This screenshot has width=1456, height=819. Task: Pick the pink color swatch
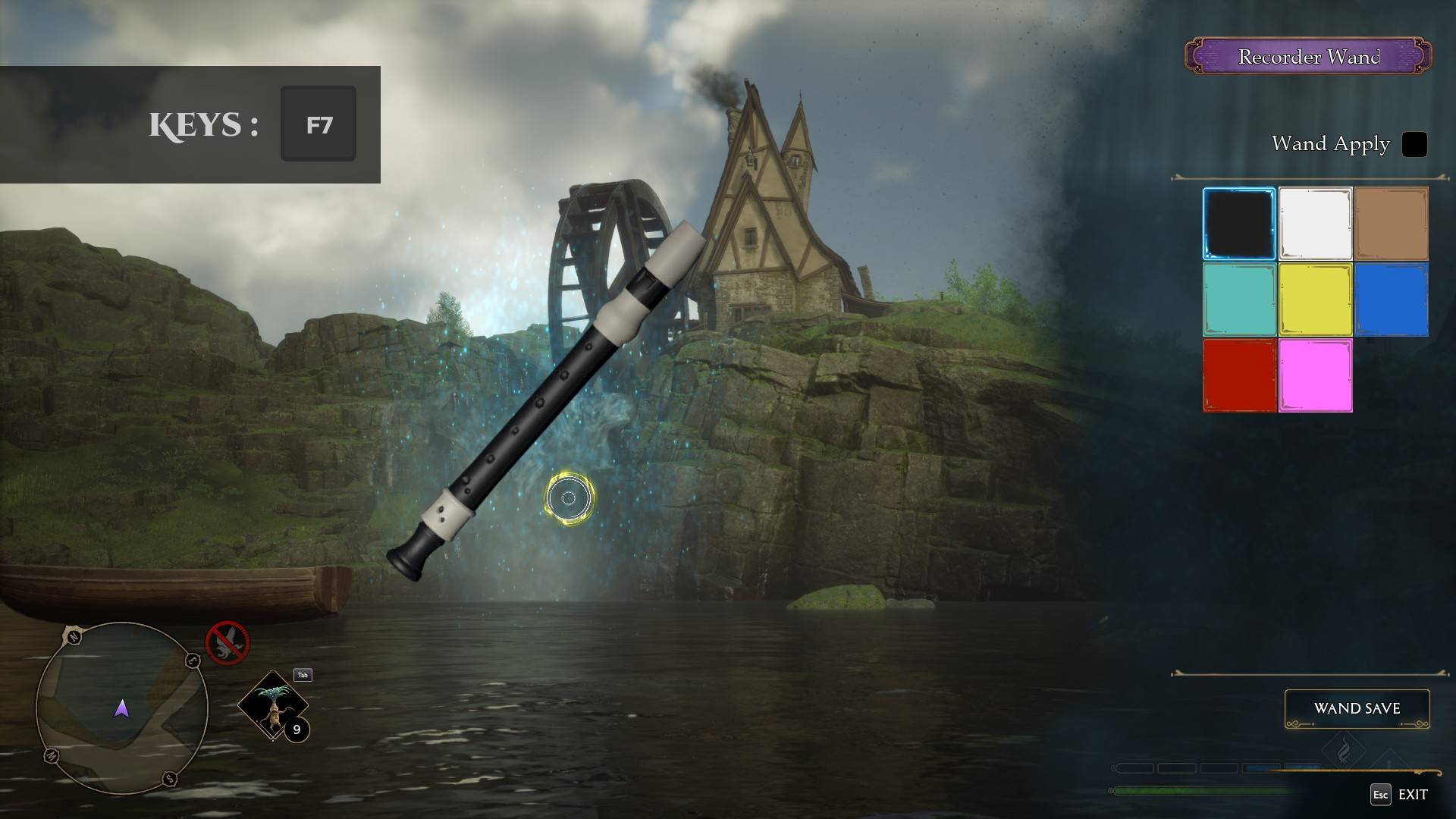click(1315, 375)
